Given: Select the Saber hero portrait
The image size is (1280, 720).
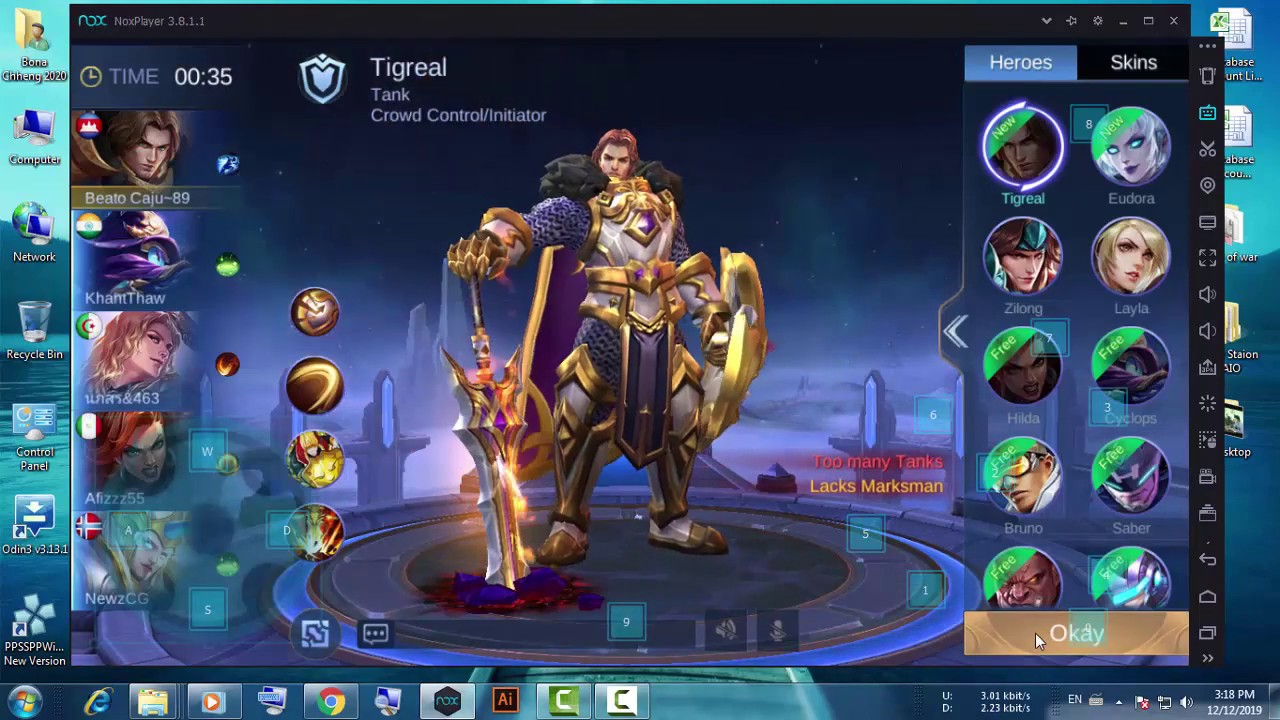Looking at the screenshot, I should (1131, 478).
